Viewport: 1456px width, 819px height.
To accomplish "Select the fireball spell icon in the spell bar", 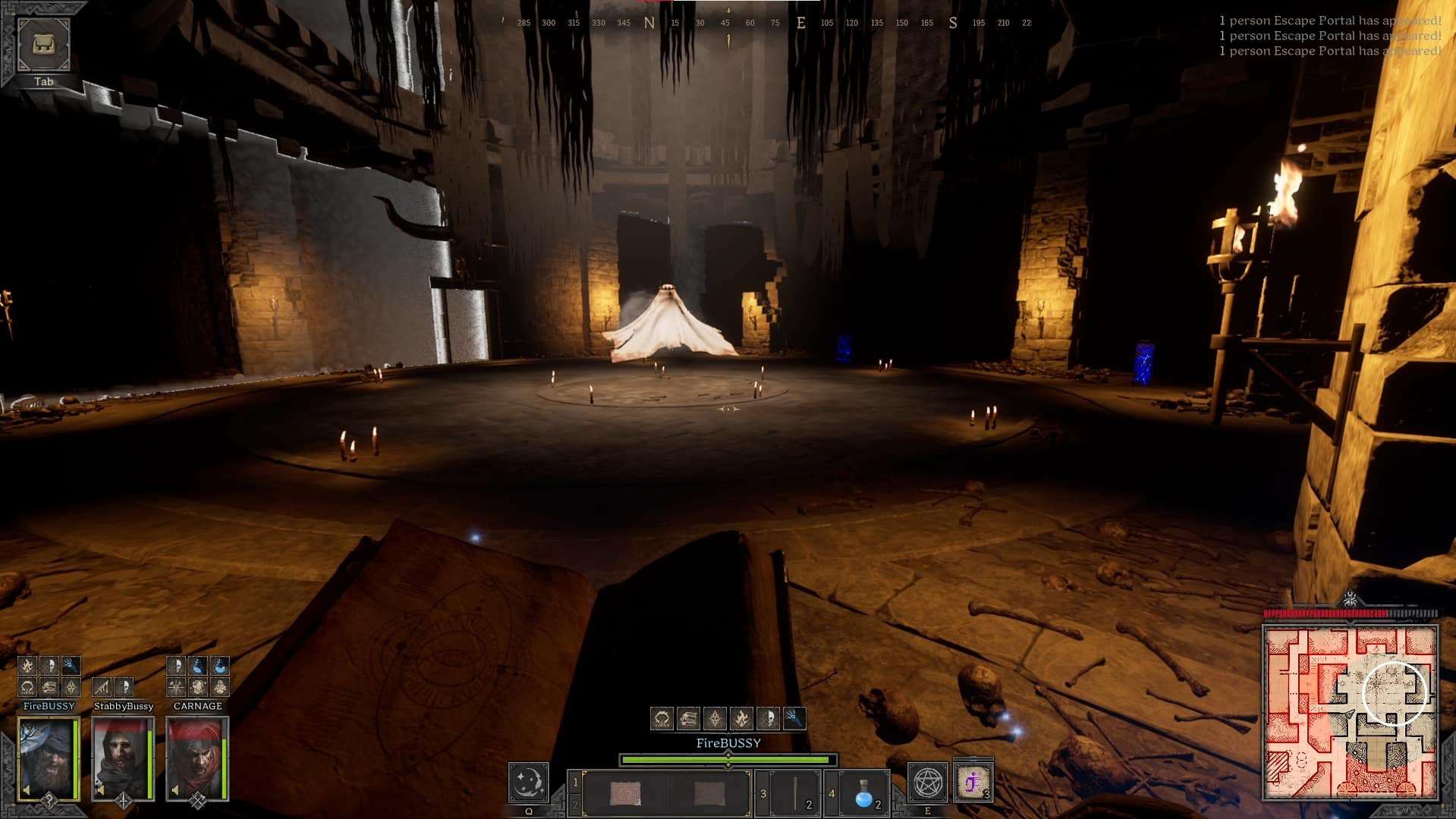I will click(742, 716).
